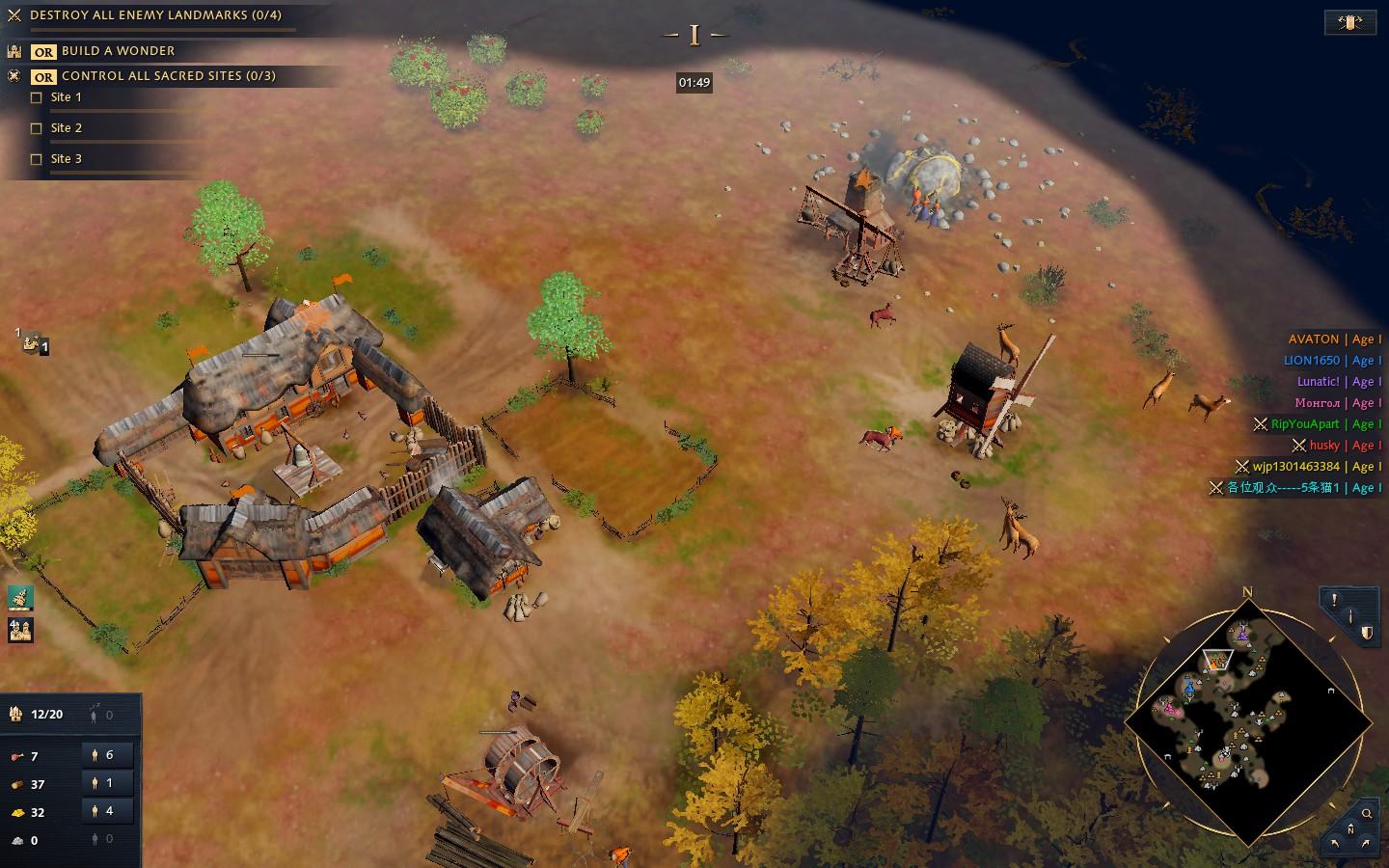Open the game menu button
Screen dimensions: 1389x868
(x=1349, y=22)
